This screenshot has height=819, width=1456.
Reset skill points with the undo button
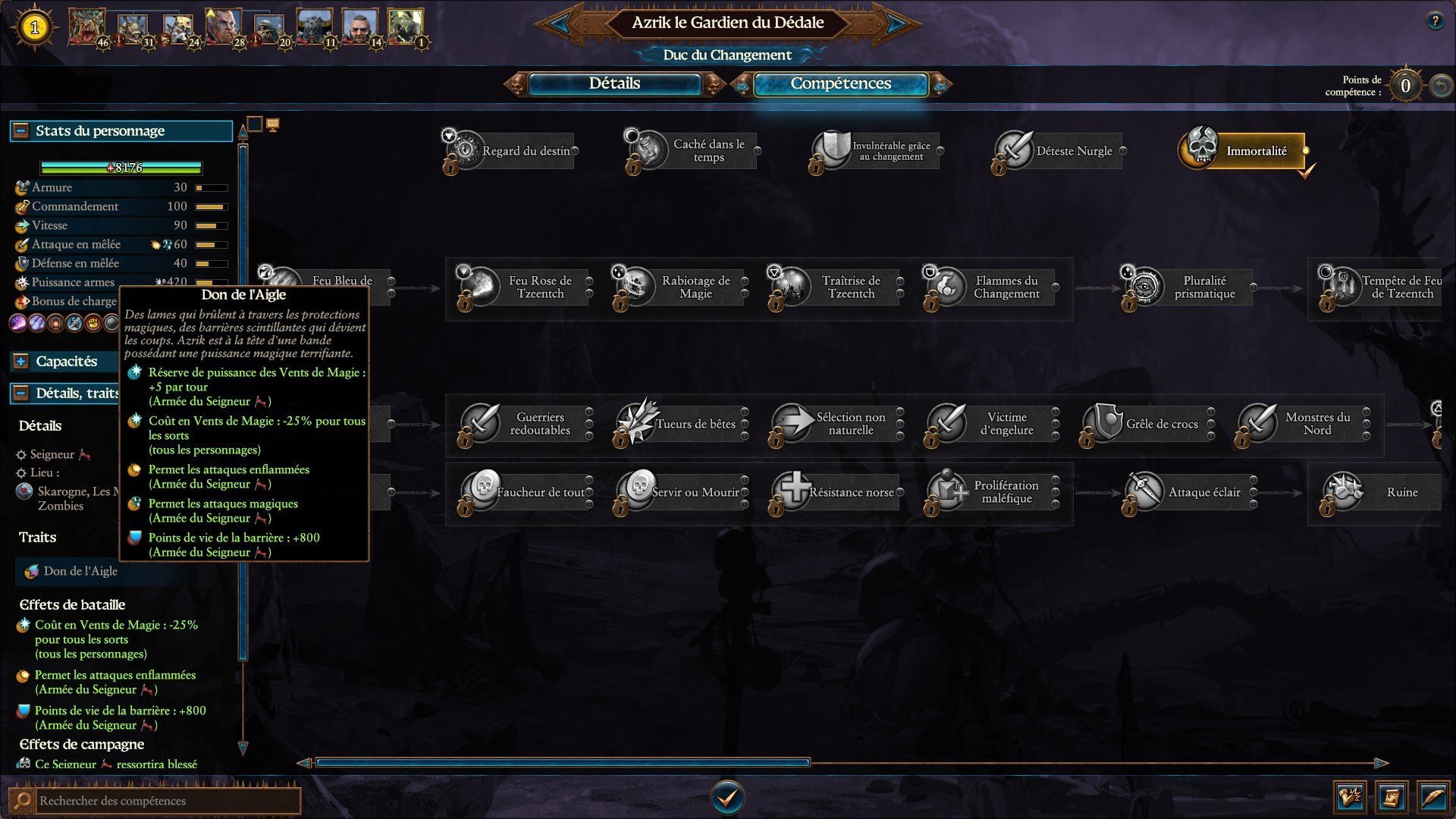pos(1440,86)
